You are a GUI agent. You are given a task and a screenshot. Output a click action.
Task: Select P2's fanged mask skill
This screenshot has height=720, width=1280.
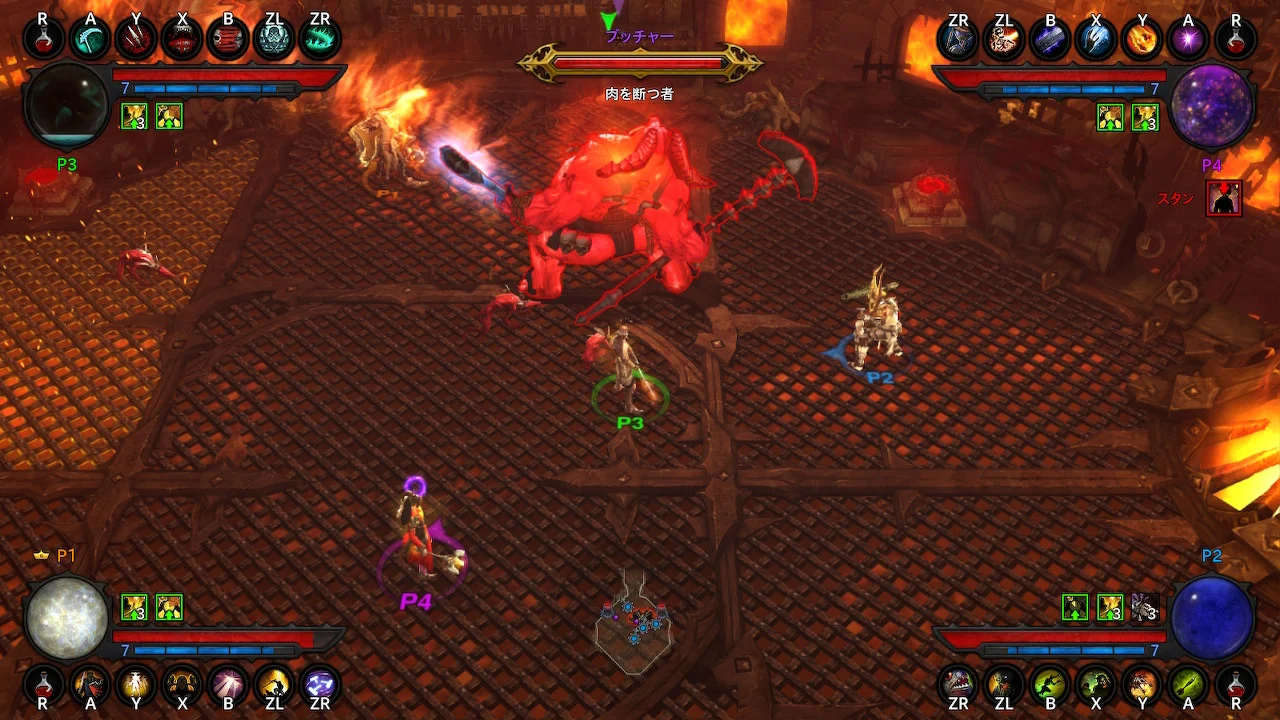pyautogui.click(x=957, y=684)
